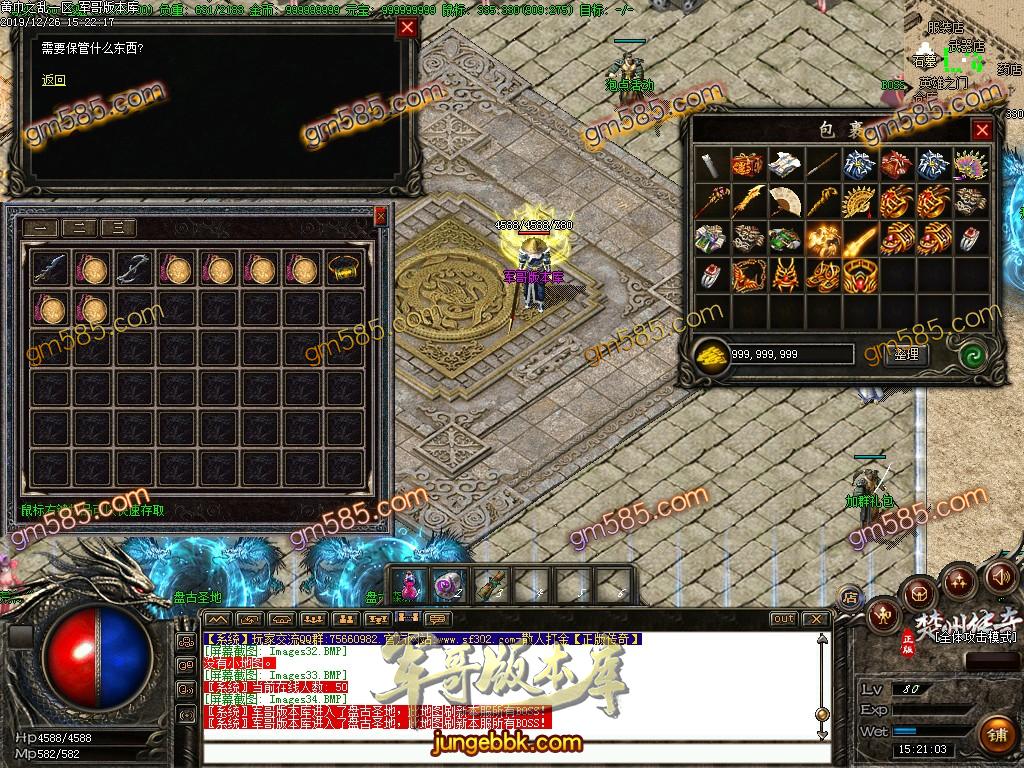The width and height of the screenshot is (1024, 768).
Task: Open the 店 store icon
Action: point(849,598)
